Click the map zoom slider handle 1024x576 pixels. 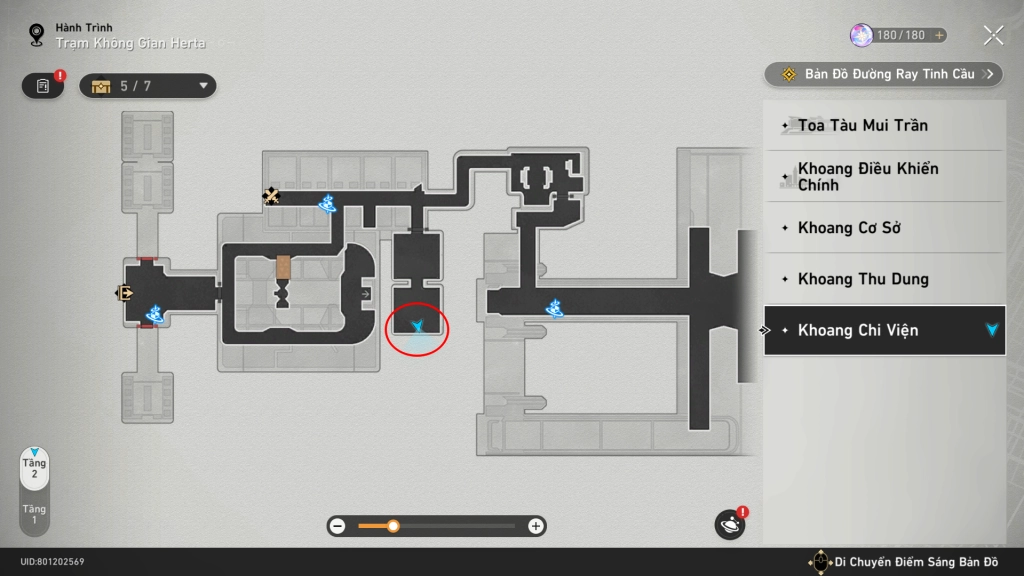tap(393, 526)
